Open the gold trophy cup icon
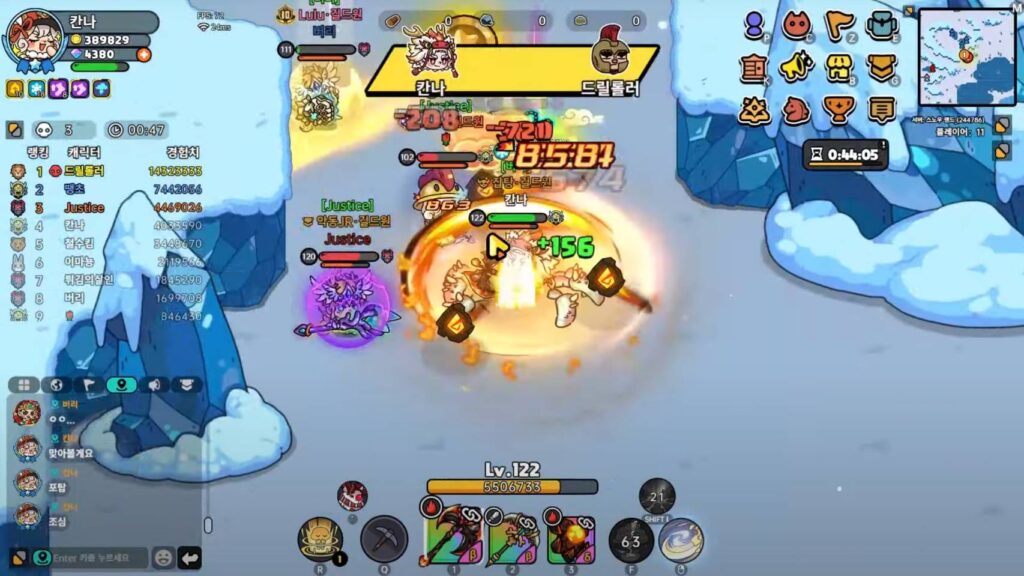1024x576 pixels. click(x=839, y=109)
